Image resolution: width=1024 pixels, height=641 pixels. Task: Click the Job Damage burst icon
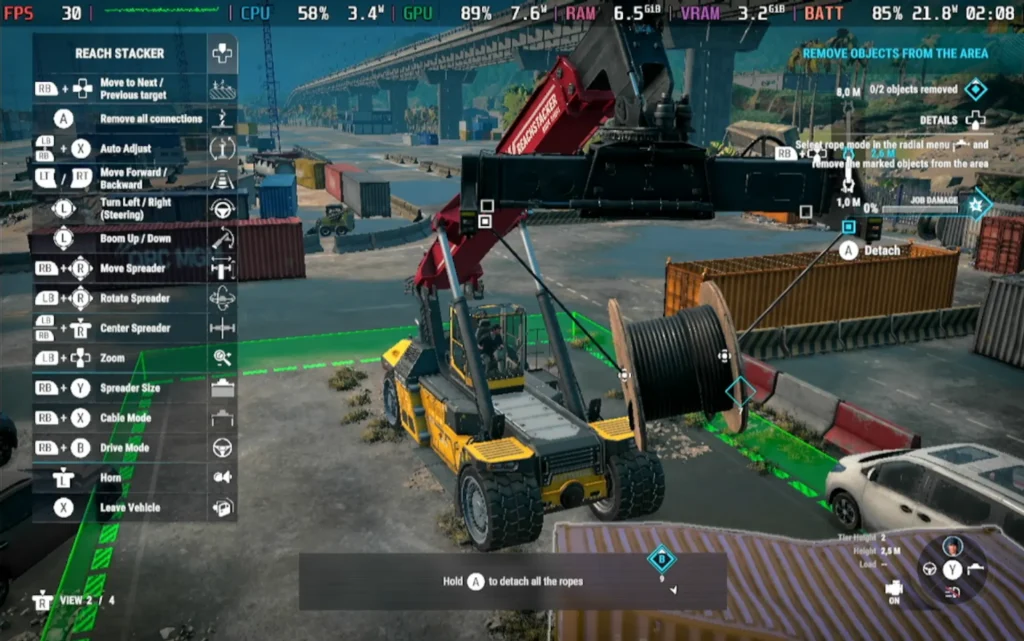pos(975,204)
